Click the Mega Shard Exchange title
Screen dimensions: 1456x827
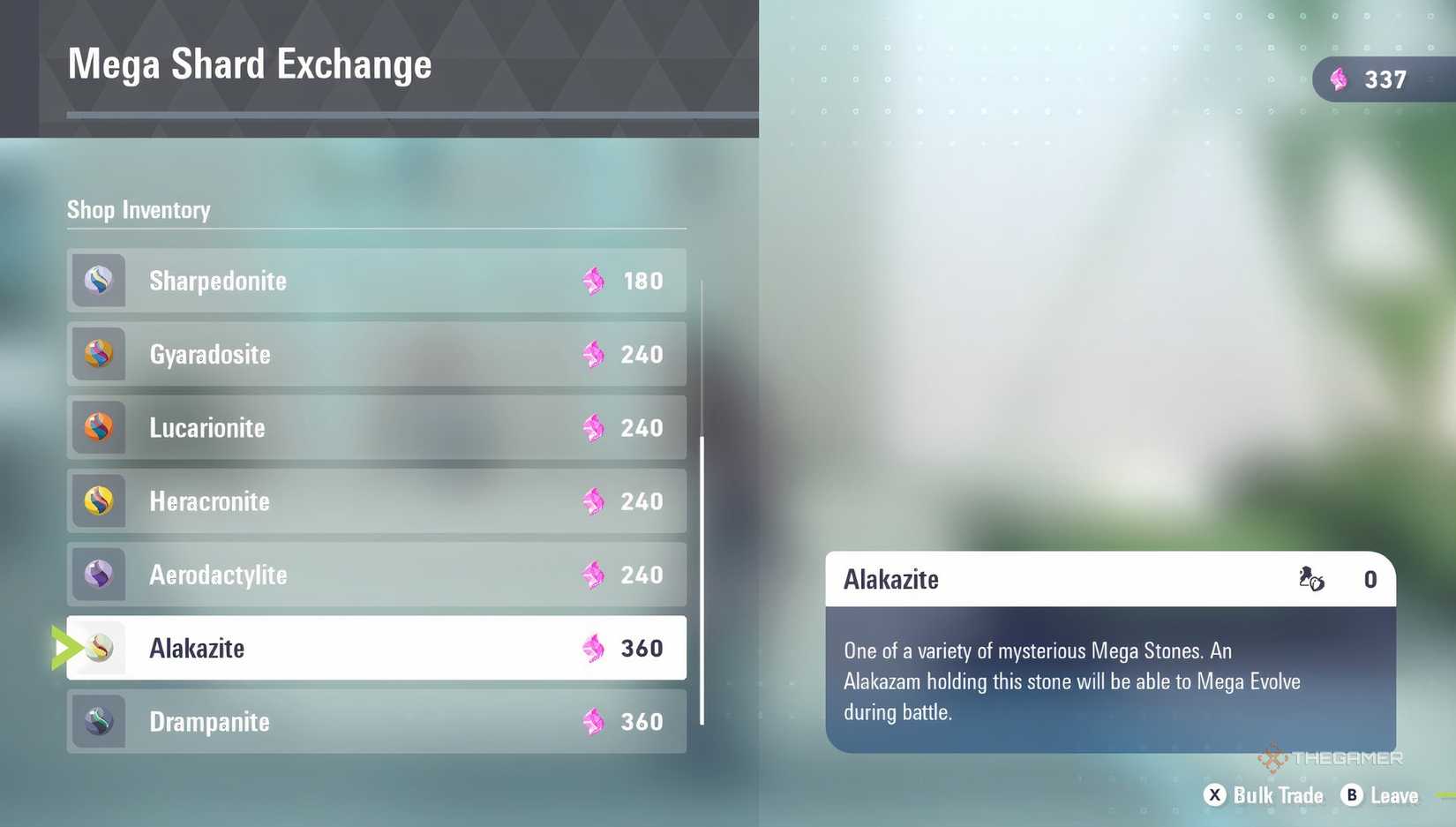point(250,64)
